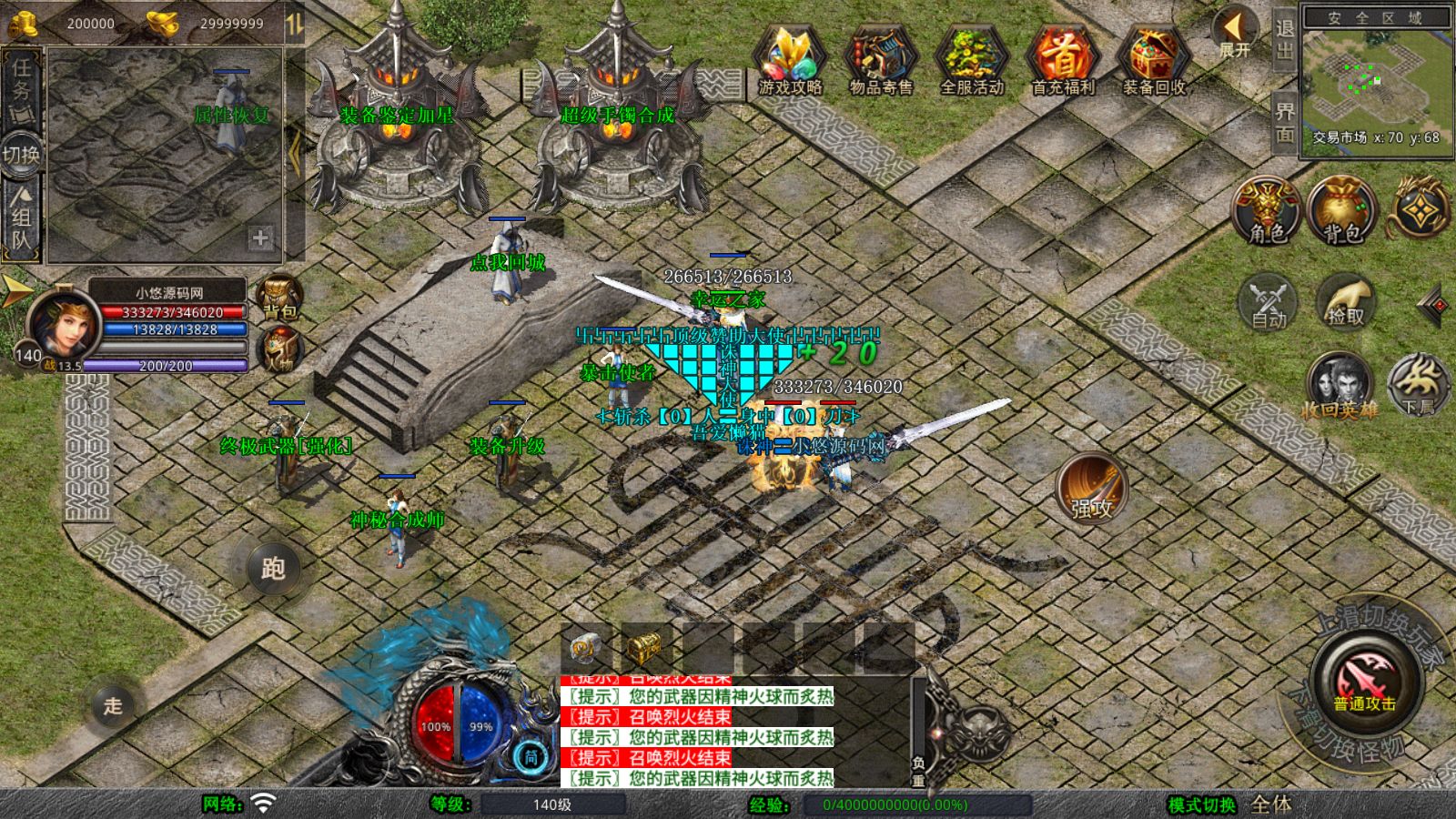Open the 全服活动 server events

971,58
